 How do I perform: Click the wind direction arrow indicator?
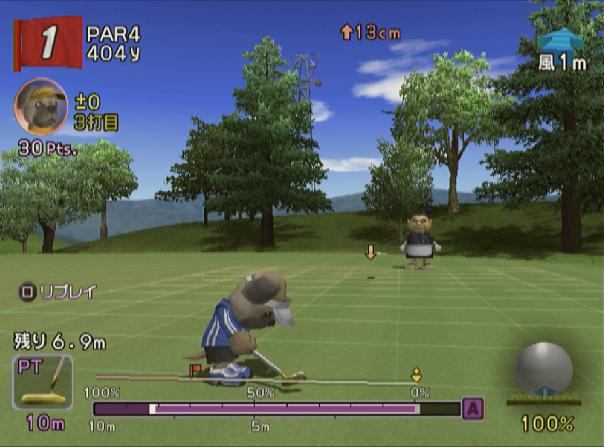coord(561,39)
